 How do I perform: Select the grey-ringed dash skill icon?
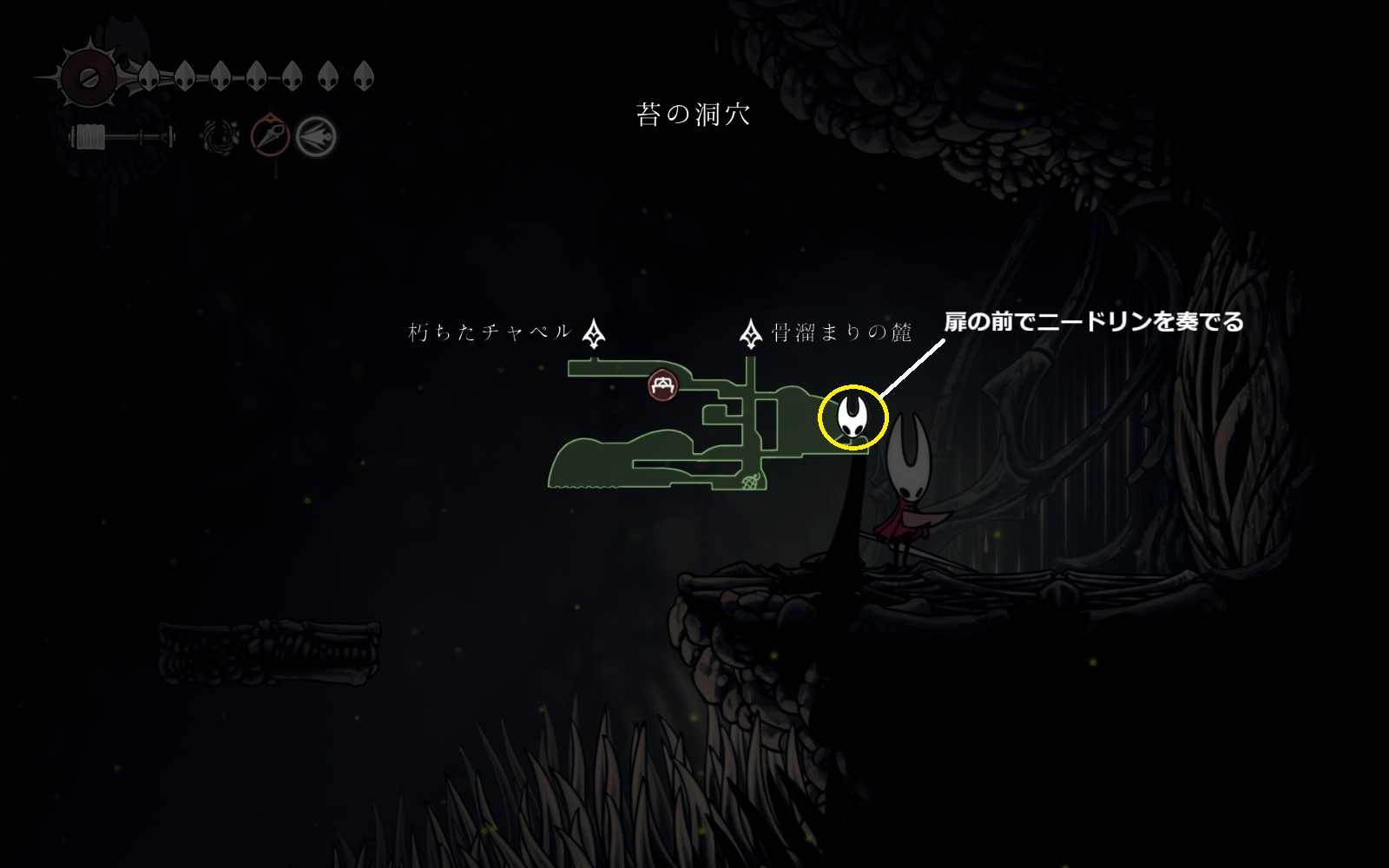(315, 136)
